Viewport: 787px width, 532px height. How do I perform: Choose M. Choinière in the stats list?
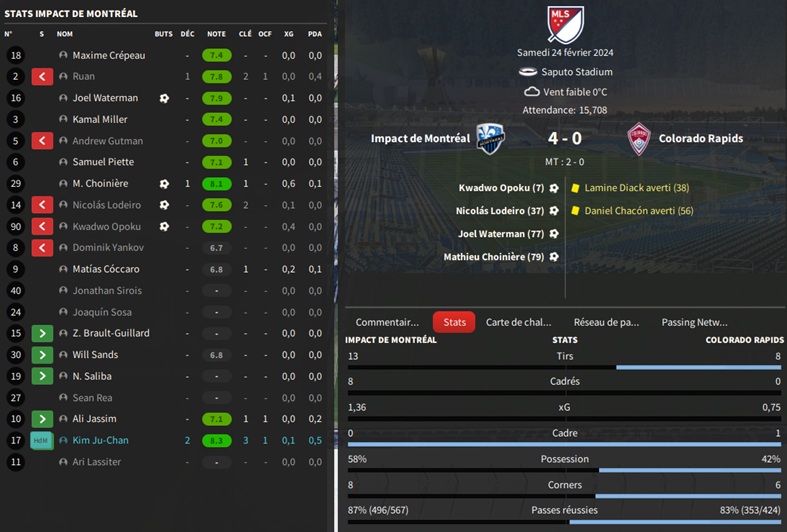(100, 184)
